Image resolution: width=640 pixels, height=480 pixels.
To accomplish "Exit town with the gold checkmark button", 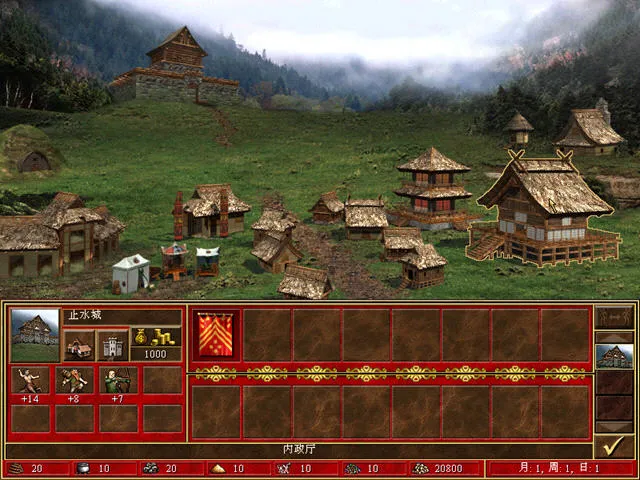I will 613,444.
